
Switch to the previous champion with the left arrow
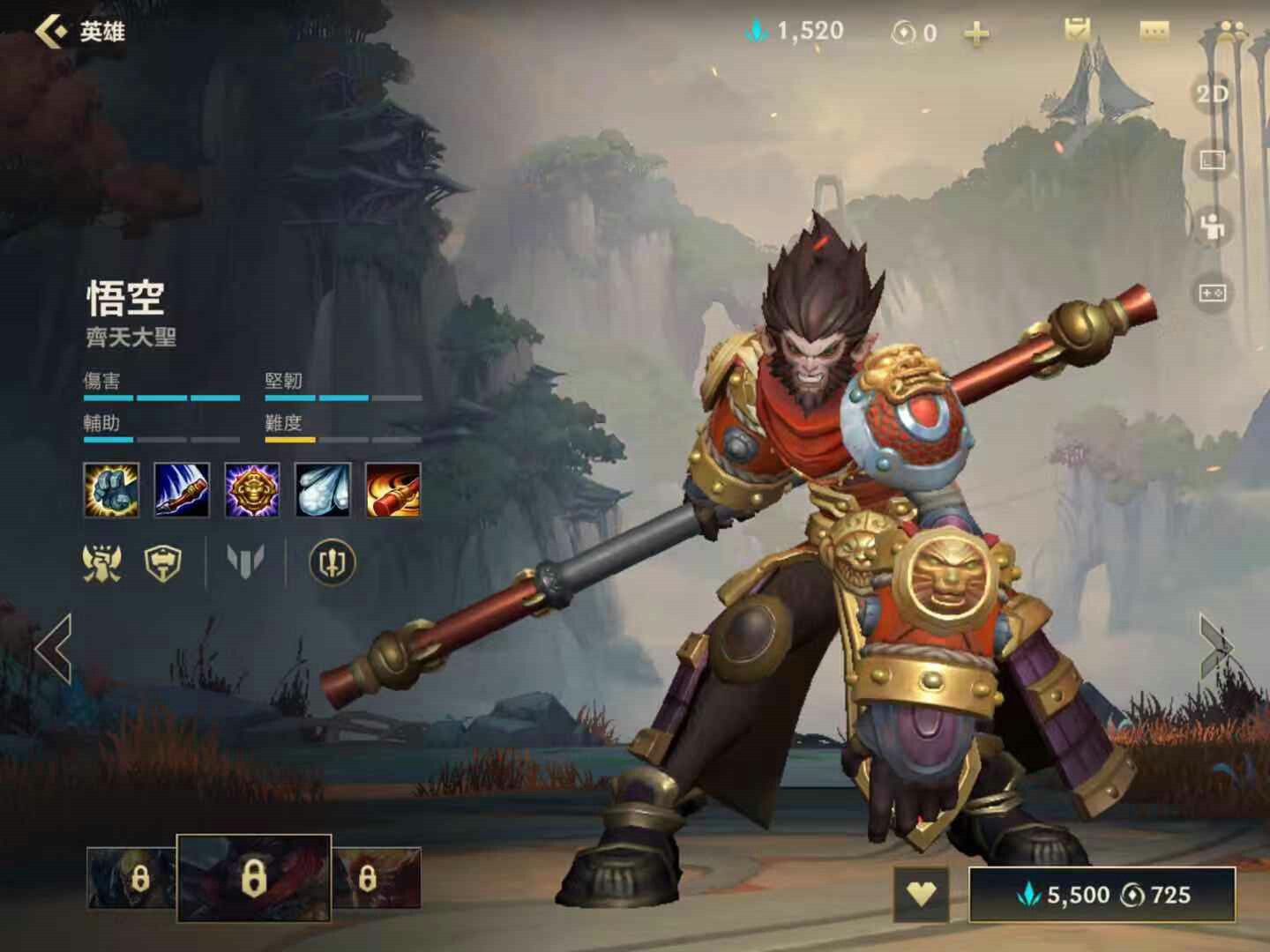(54, 649)
